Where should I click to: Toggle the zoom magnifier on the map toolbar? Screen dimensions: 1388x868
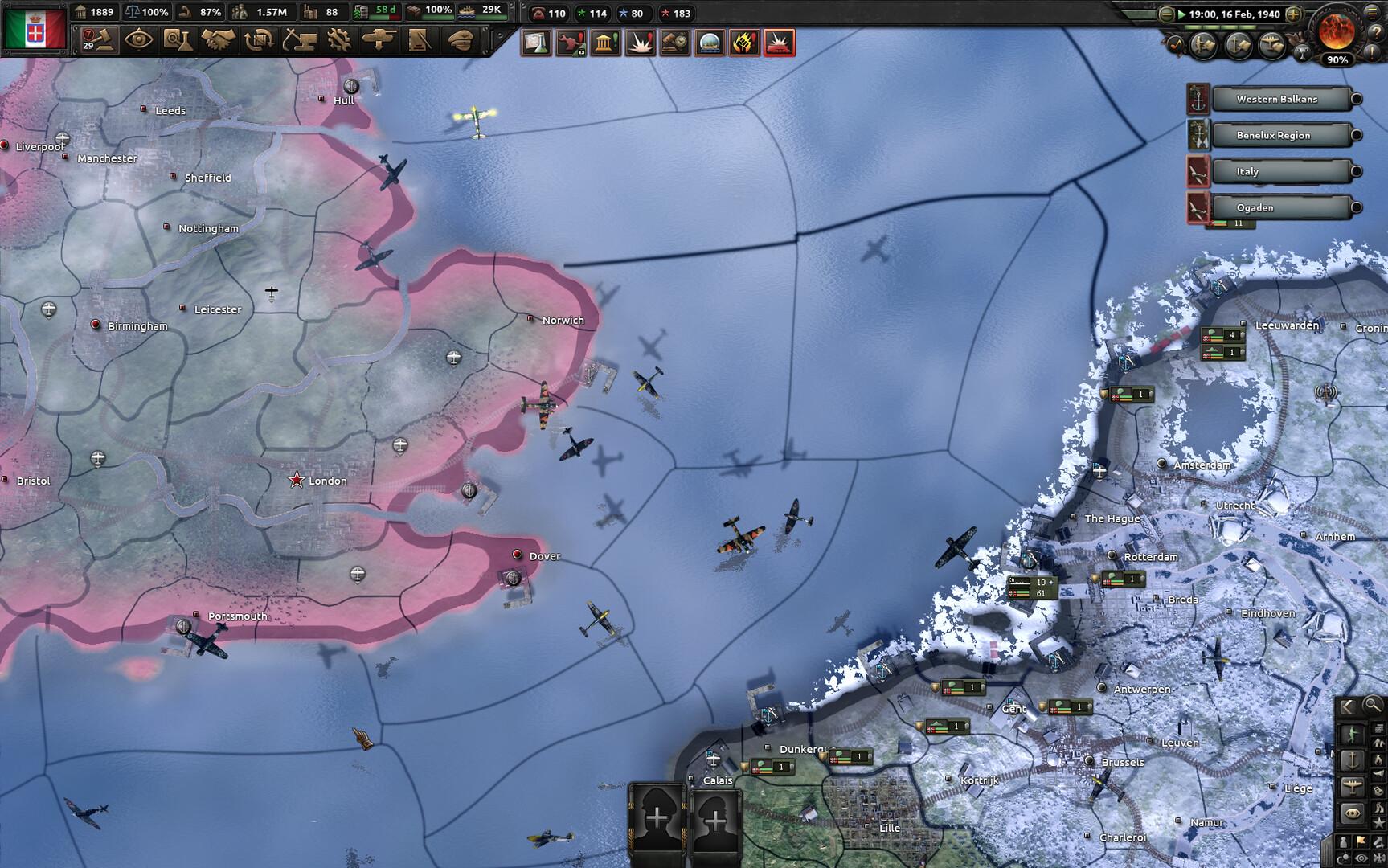coord(1371,705)
